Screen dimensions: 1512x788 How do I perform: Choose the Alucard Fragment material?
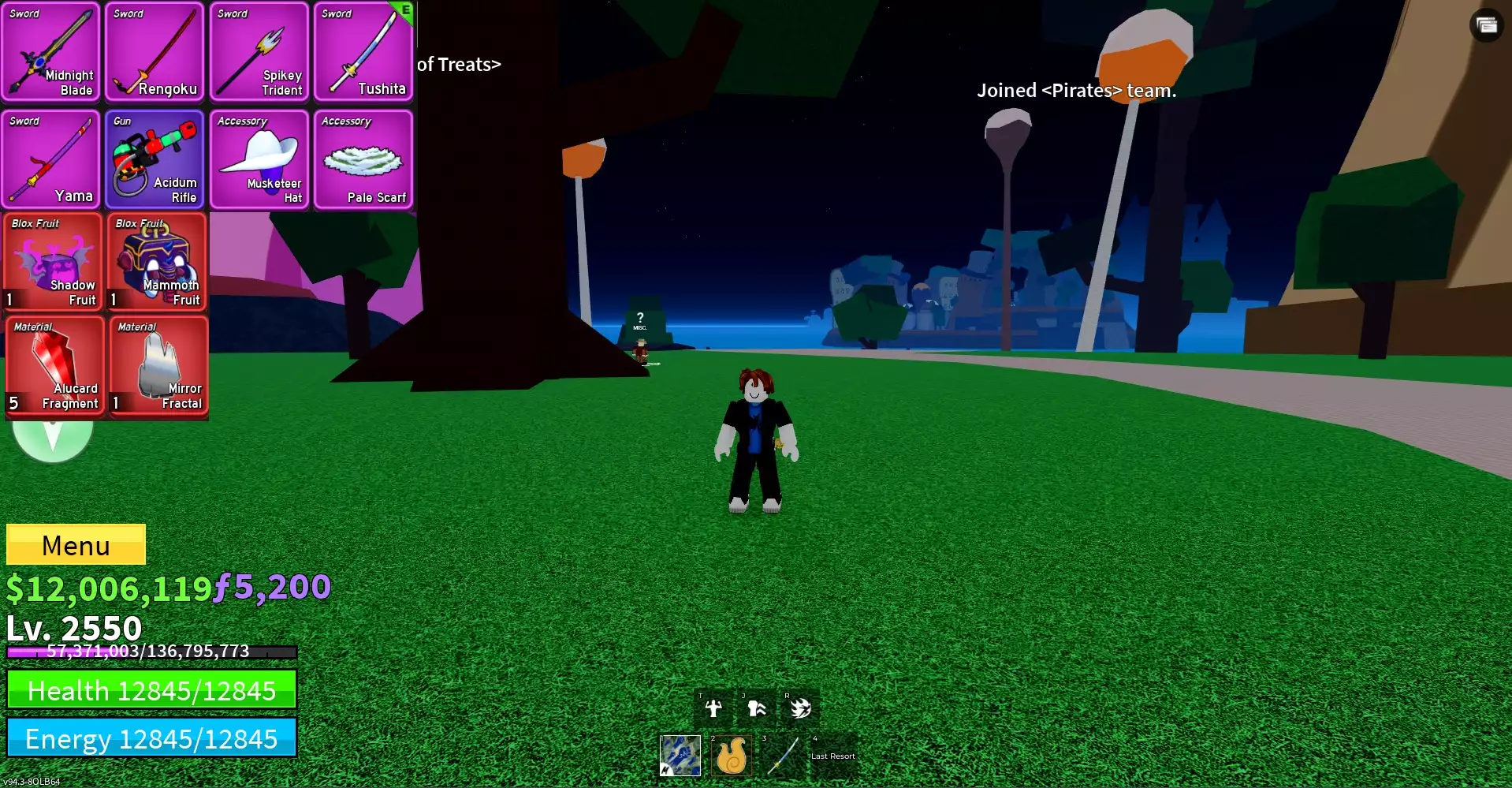[x=54, y=365]
